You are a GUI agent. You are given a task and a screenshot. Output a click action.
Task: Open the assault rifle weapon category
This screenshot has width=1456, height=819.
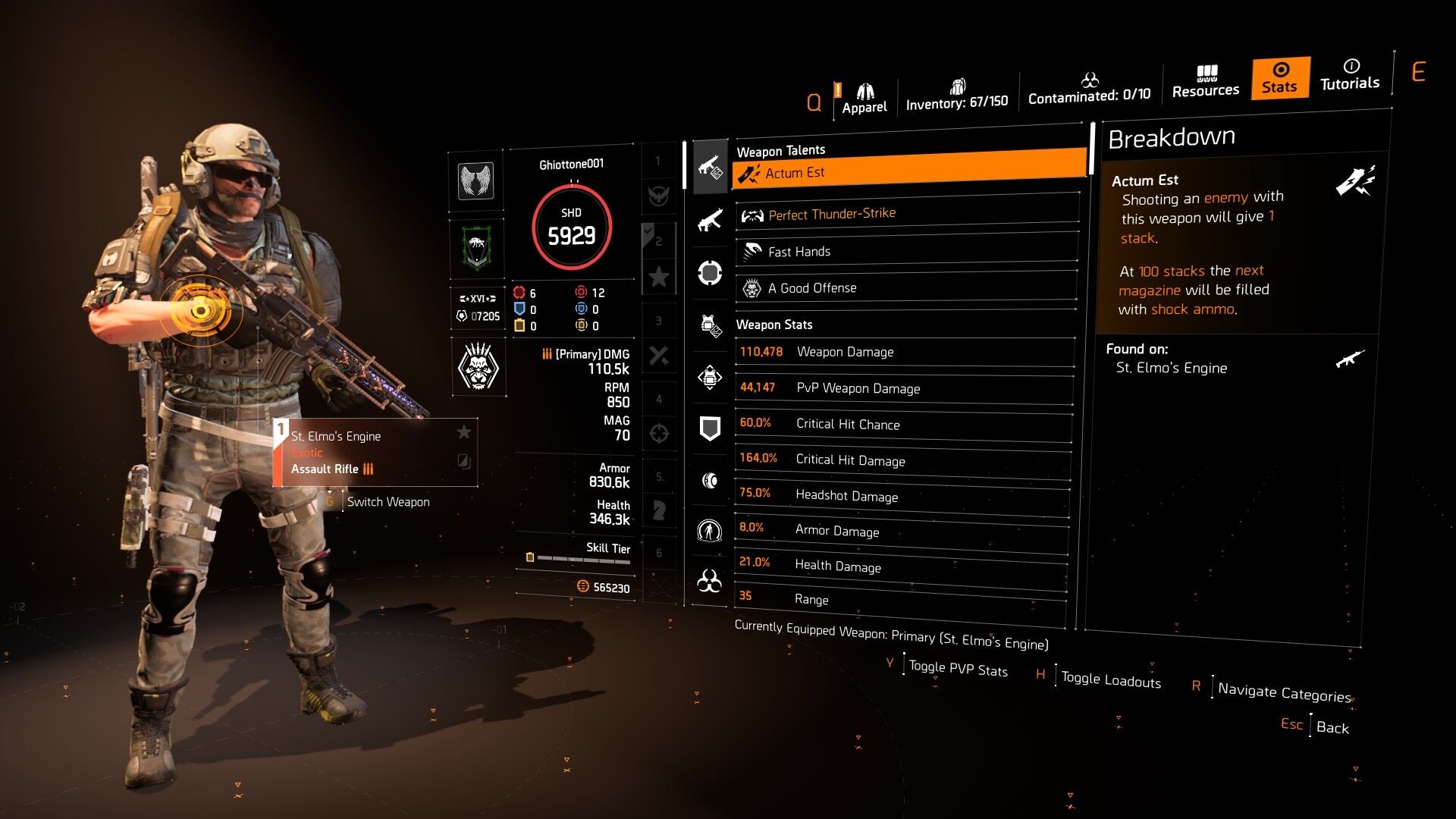click(710, 221)
